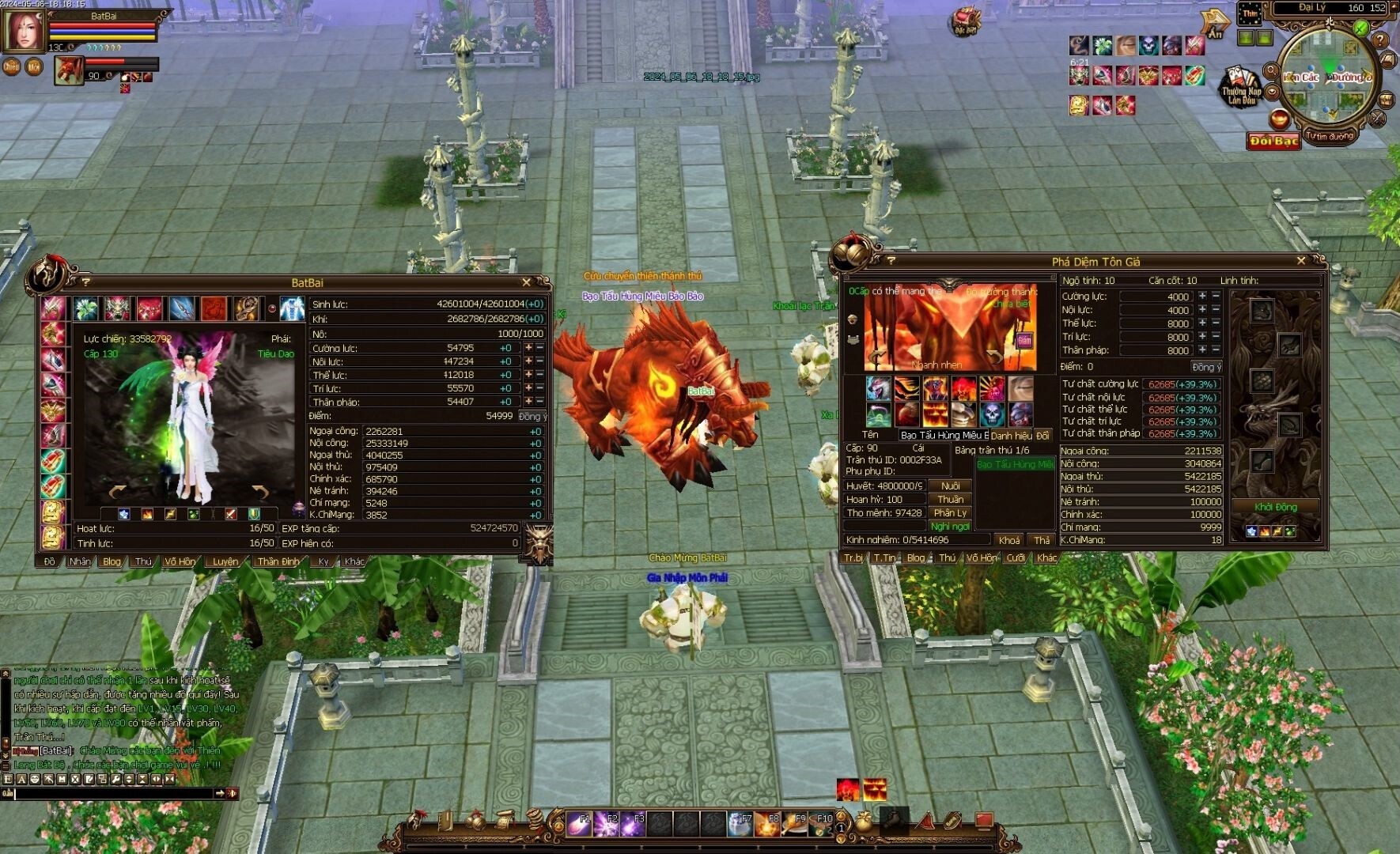
Task: Release the pet with Thả button
Action: tap(1042, 540)
